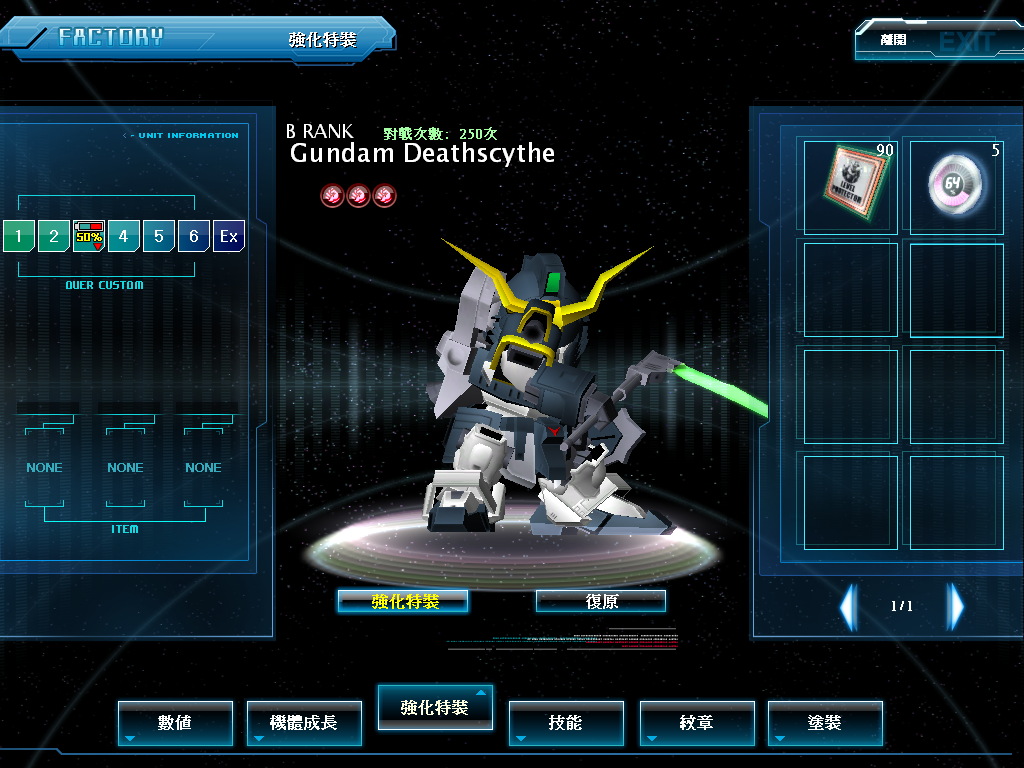The image size is (1024, 768).
Task: Open the 塗裝 paint tab
Action: (825, 722)
